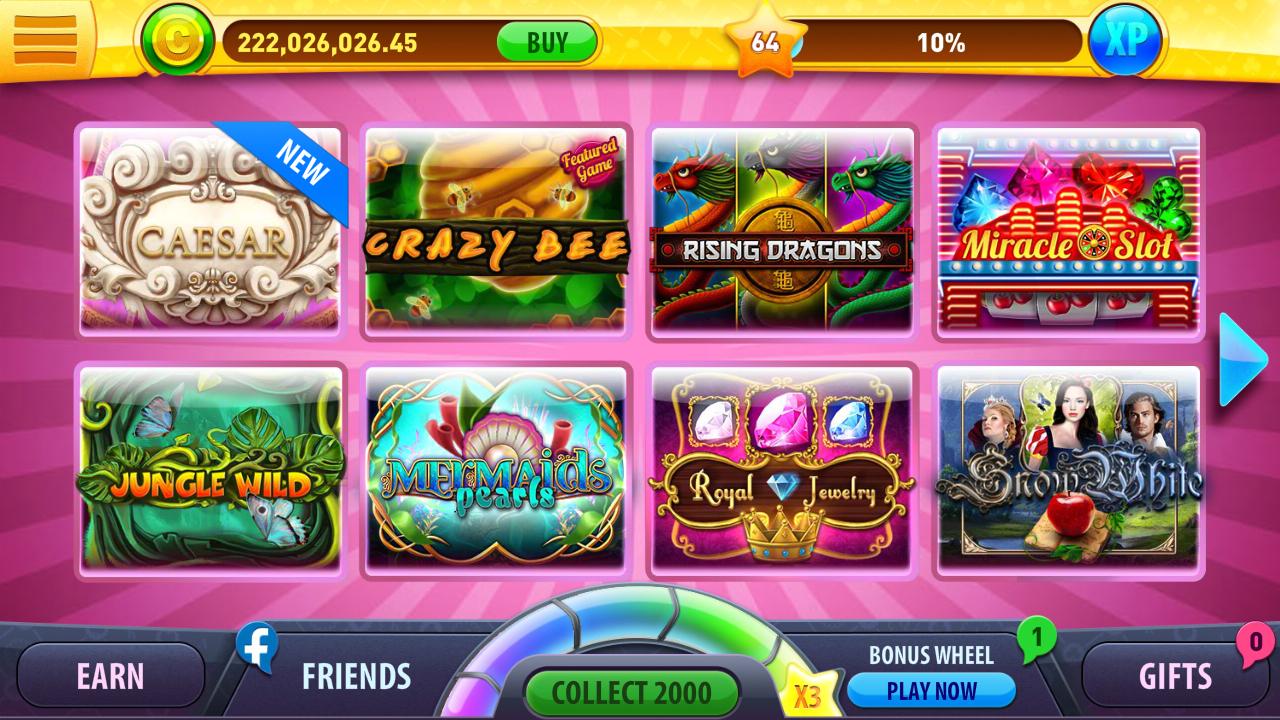
Task: Open the XP level details
Action: click(1126, 39)
